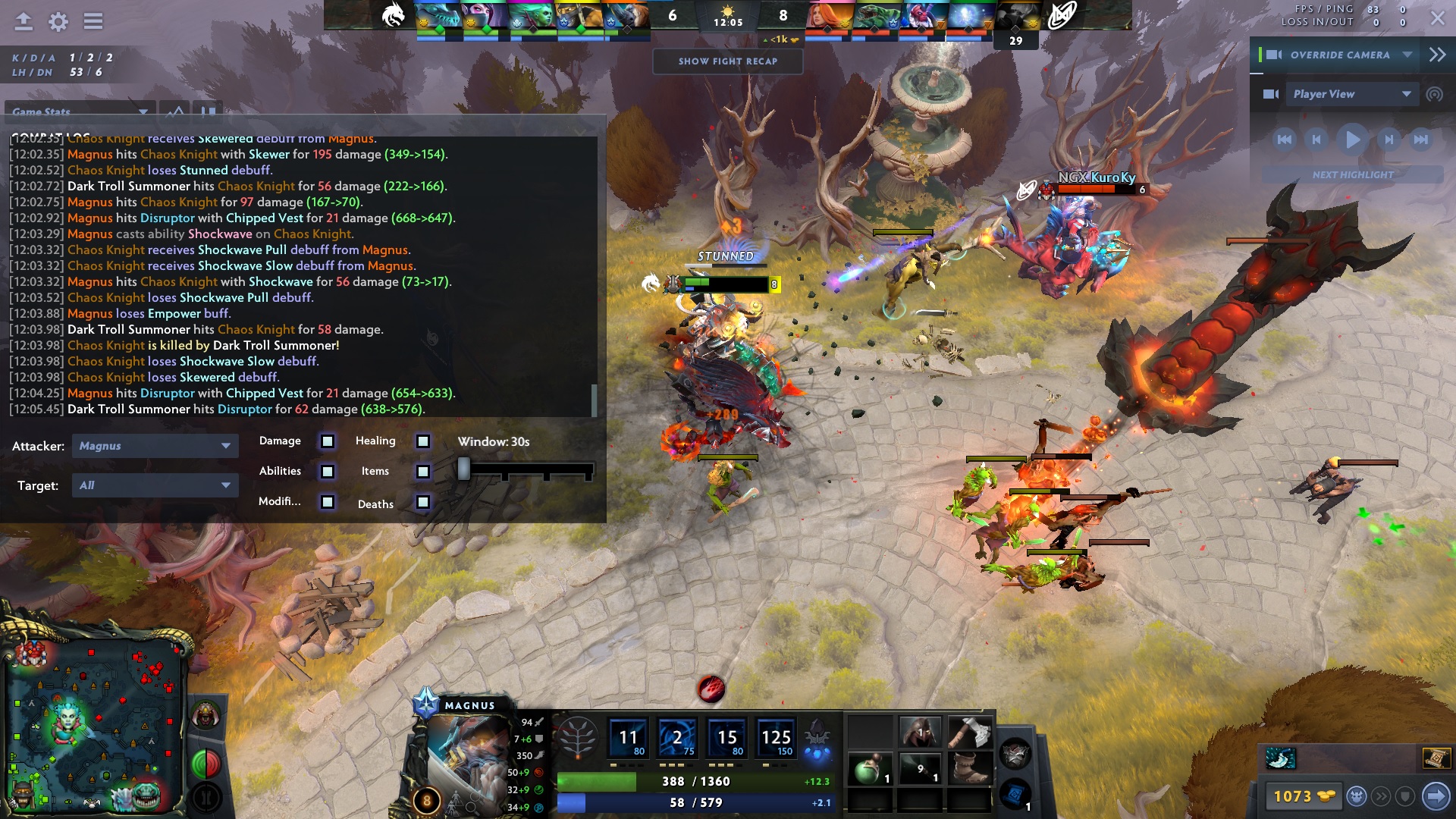Select the line graph stats icon beside Game Stats
Image resolution: width=1456 pixels, height=819 pixels.
pos(175,111)
